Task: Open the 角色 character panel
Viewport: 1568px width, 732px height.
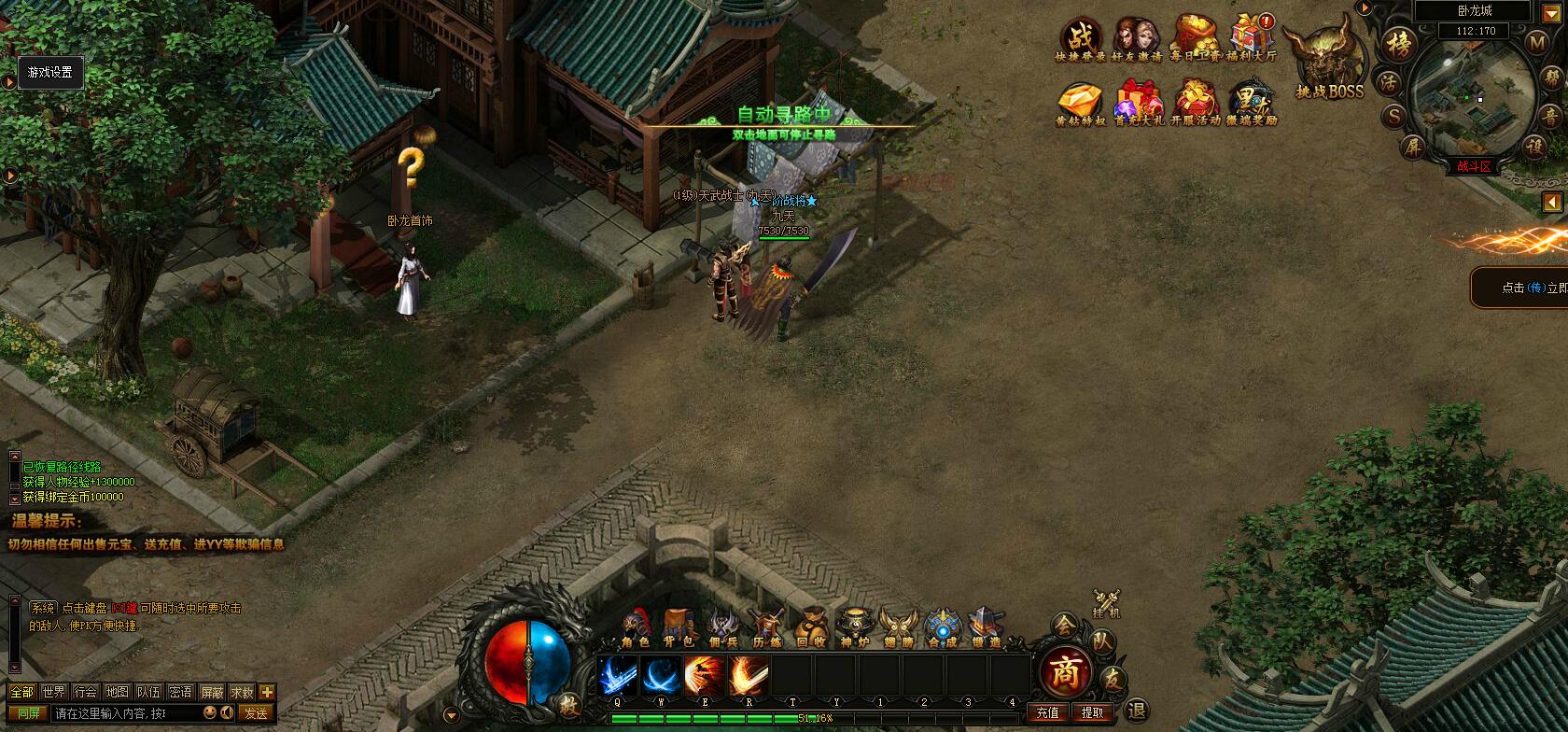Action: click(636, 626)
